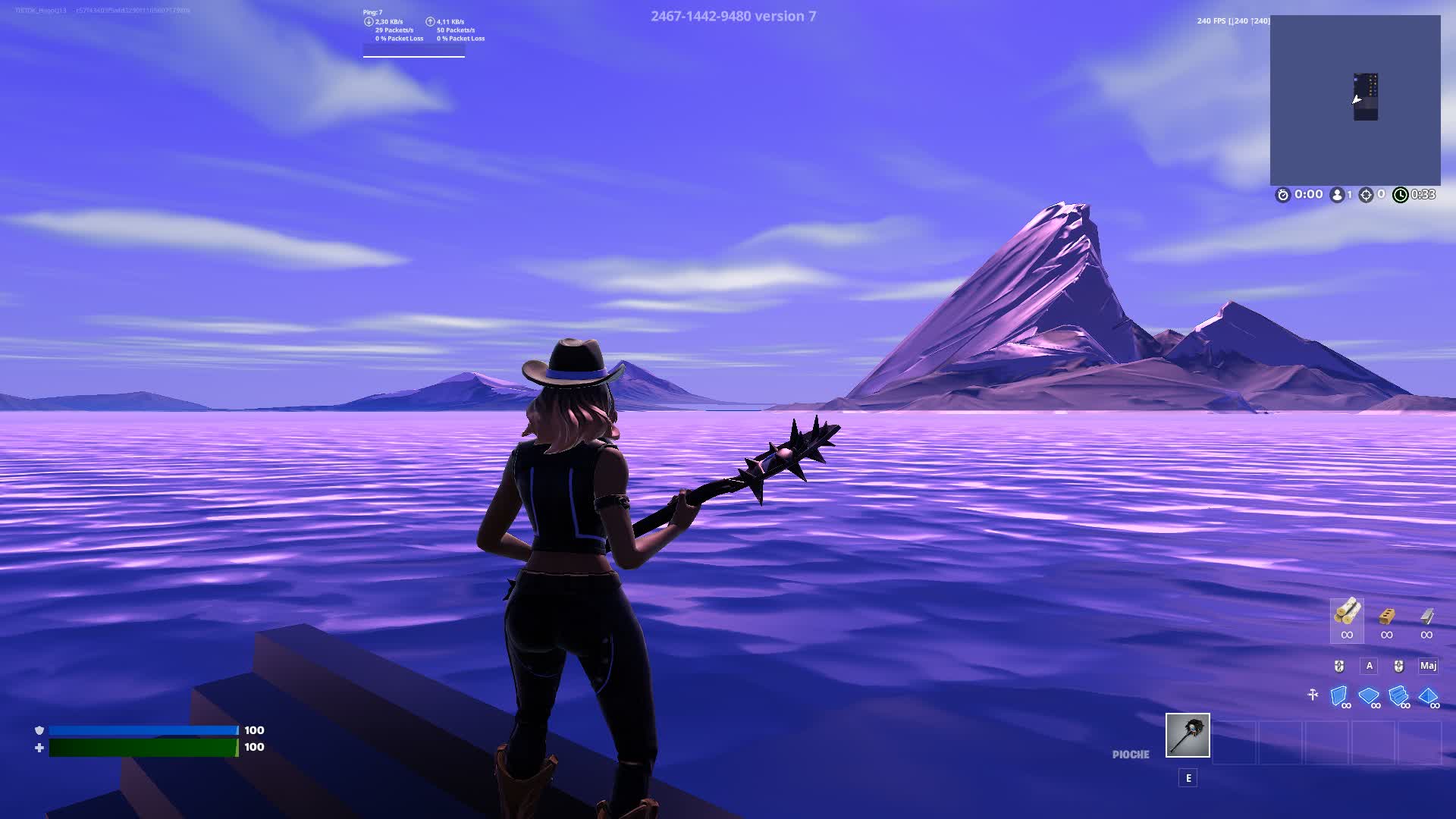Select the wall build piece
Viewport: 1456px width, 819px height.
(1339, 695)
